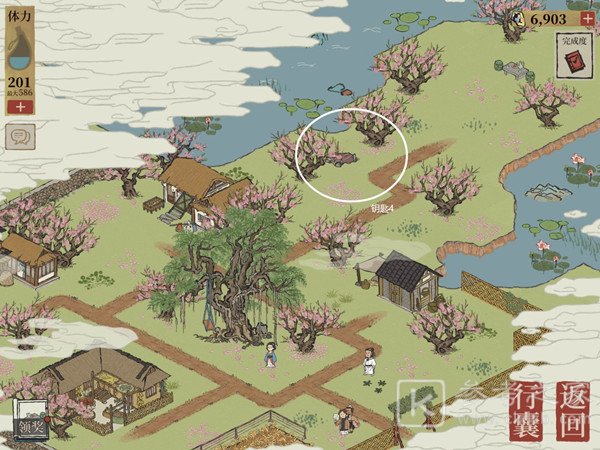Open the 完成度 completion book
This screenshot has width=600, height=450.
[x=573, y=58]
